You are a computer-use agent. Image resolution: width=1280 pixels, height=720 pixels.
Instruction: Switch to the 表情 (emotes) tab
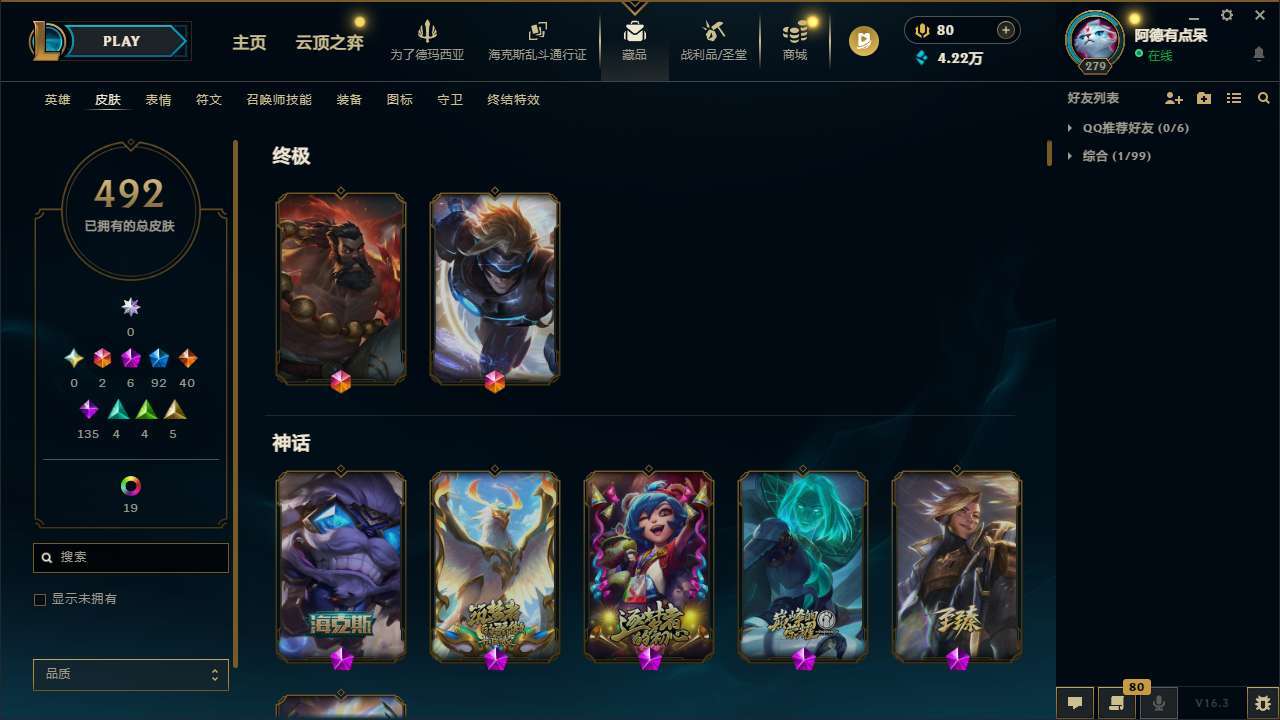(157, 100)
